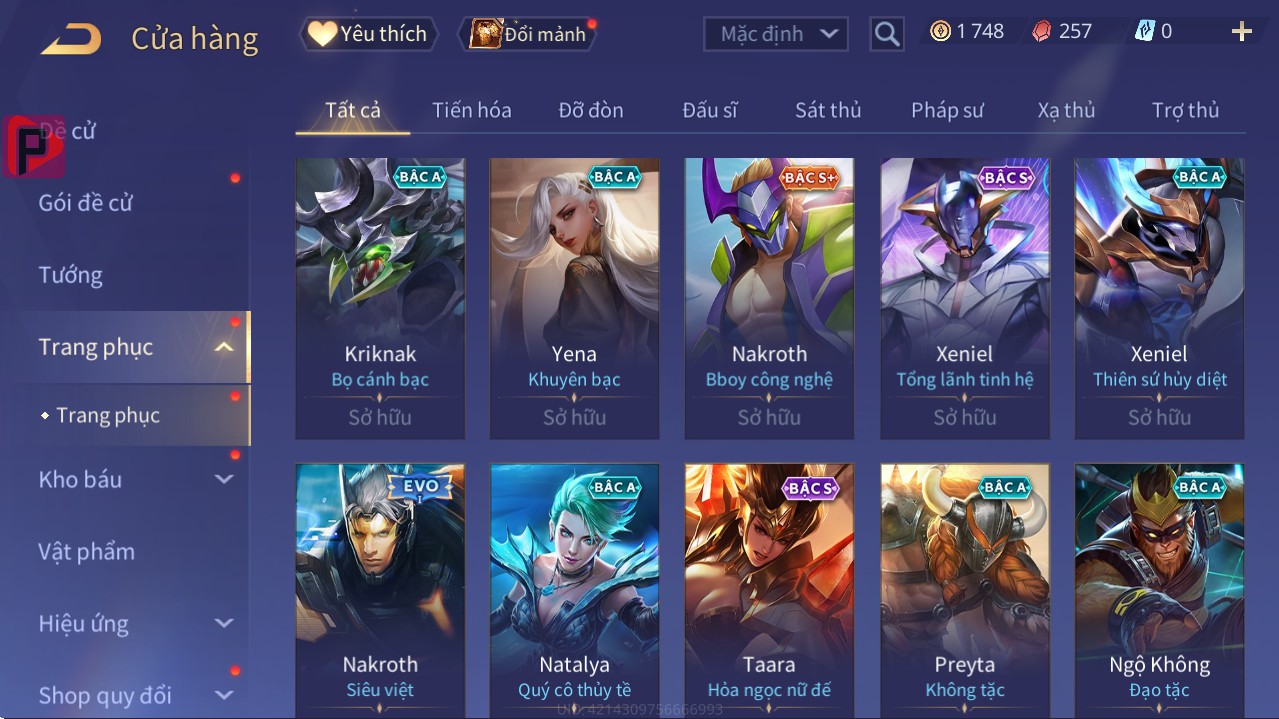
Task: Go back using the return arrow
Action: click(x=71, y=38)
